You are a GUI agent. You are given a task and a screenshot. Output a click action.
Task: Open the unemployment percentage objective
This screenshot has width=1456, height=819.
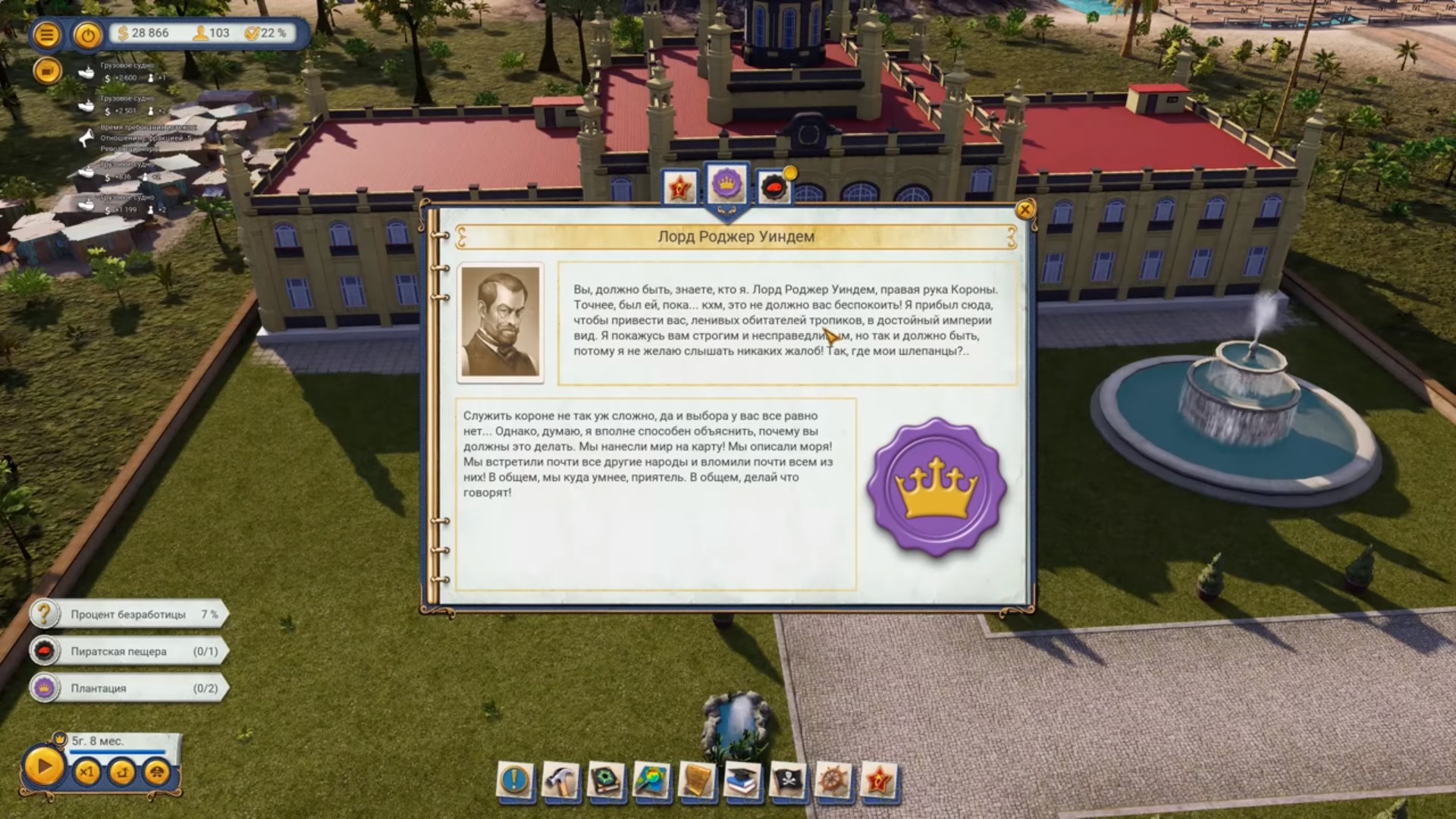(129, 614)
